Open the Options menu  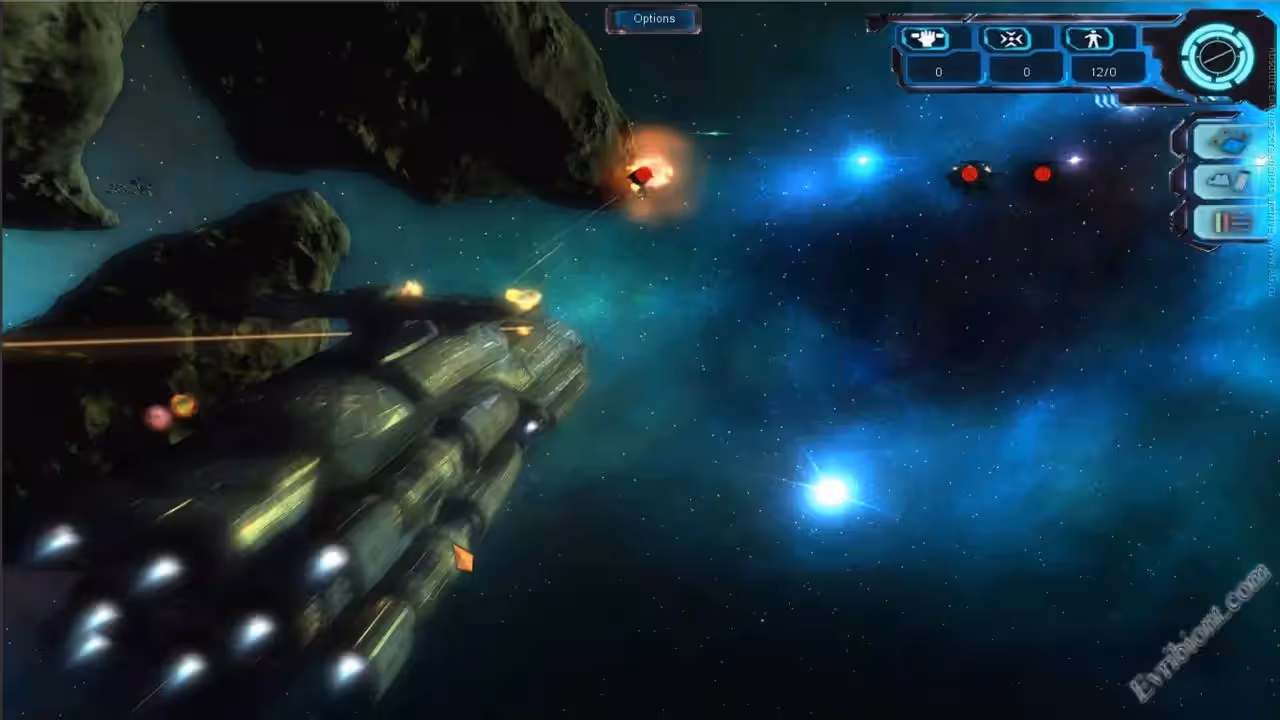tap(653, 19)
